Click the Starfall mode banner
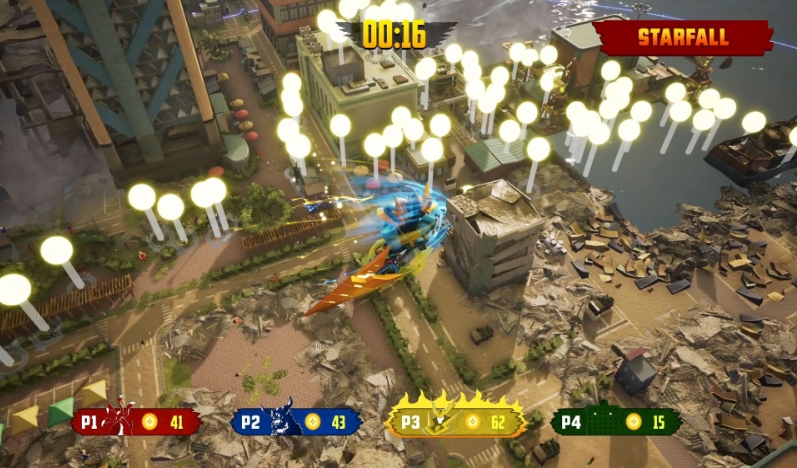Image resolution: width=797 pixels, height=468 pixels. (x=683, y=39)
